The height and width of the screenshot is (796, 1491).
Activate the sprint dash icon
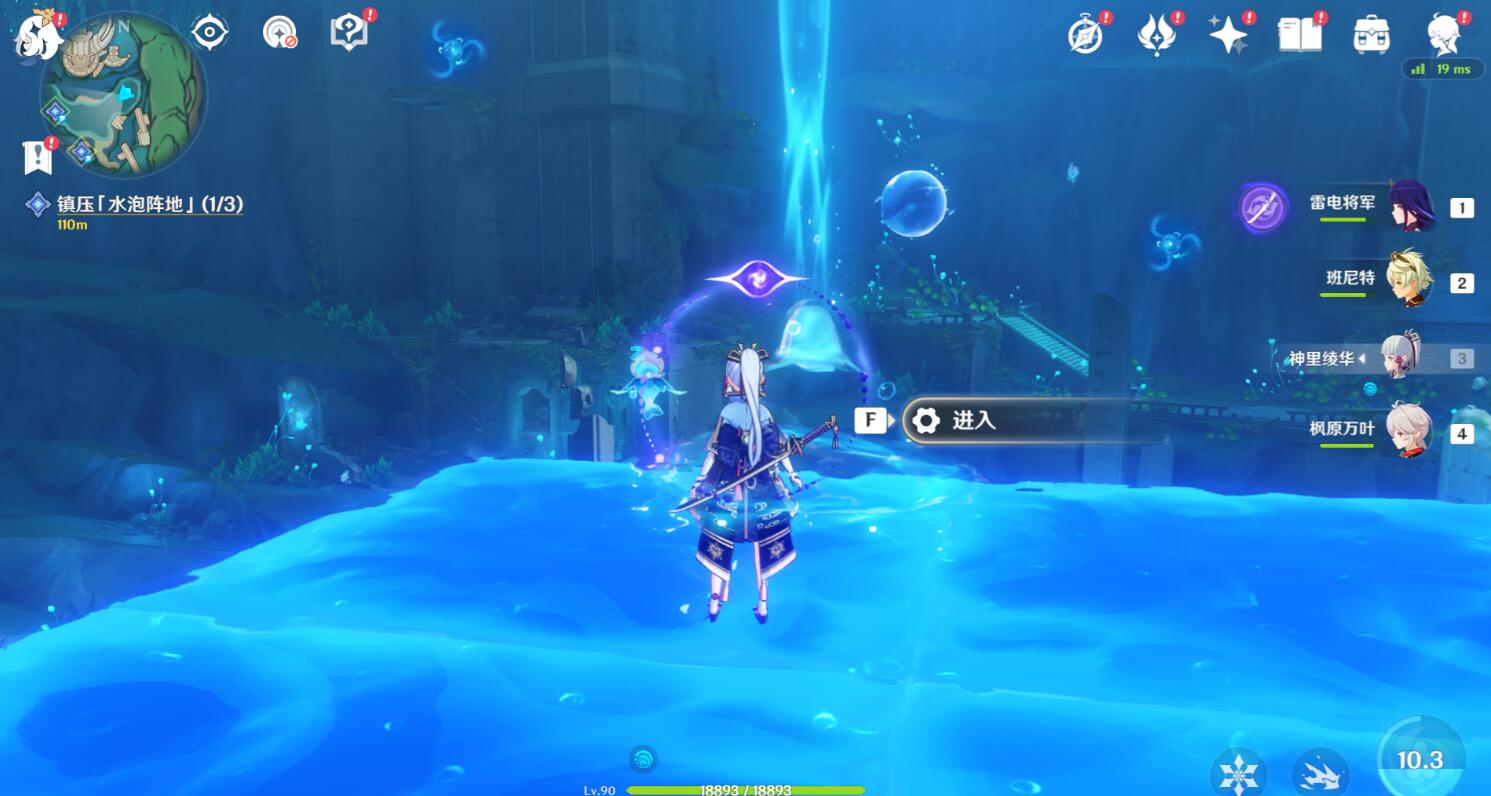tap(1320, 772)
